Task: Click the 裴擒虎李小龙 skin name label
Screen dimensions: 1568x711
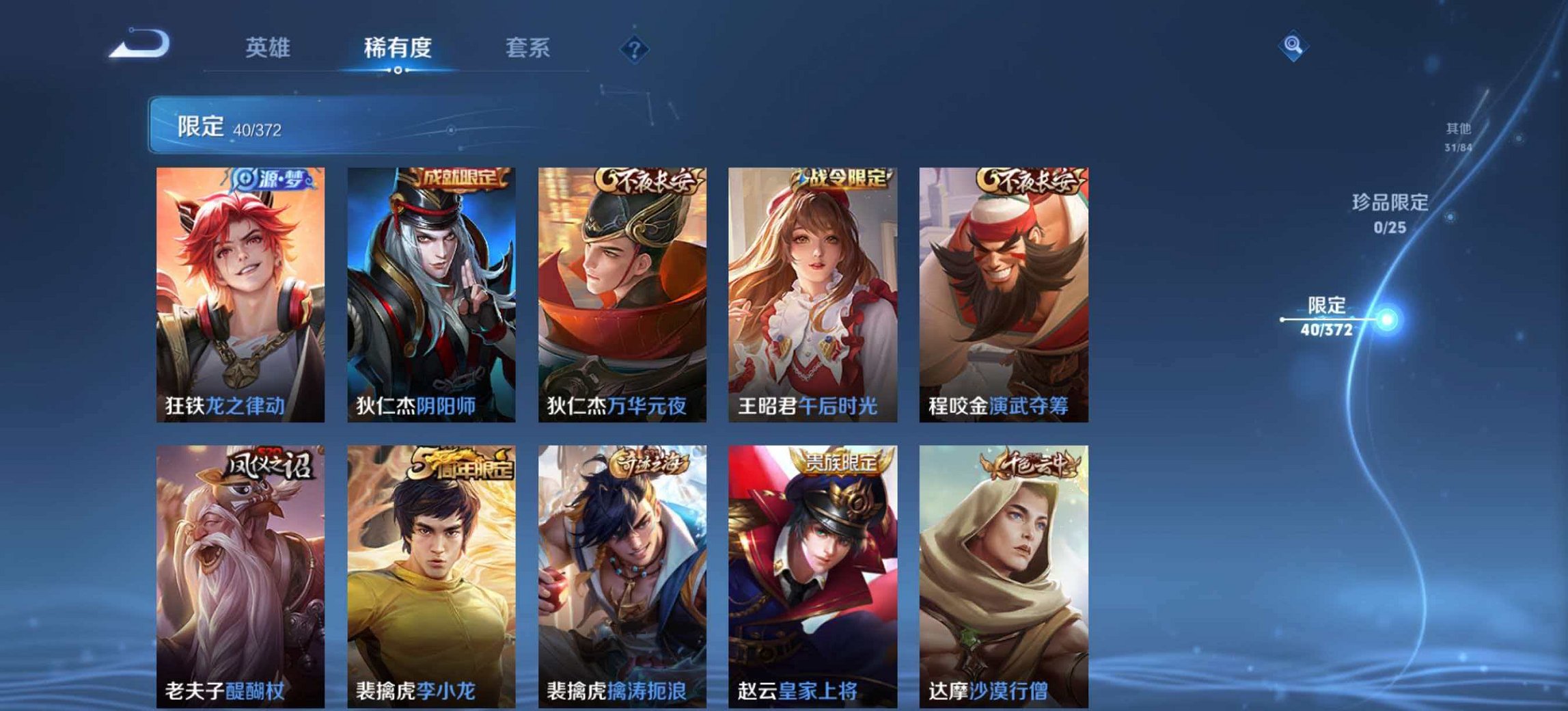Action: 416,692
